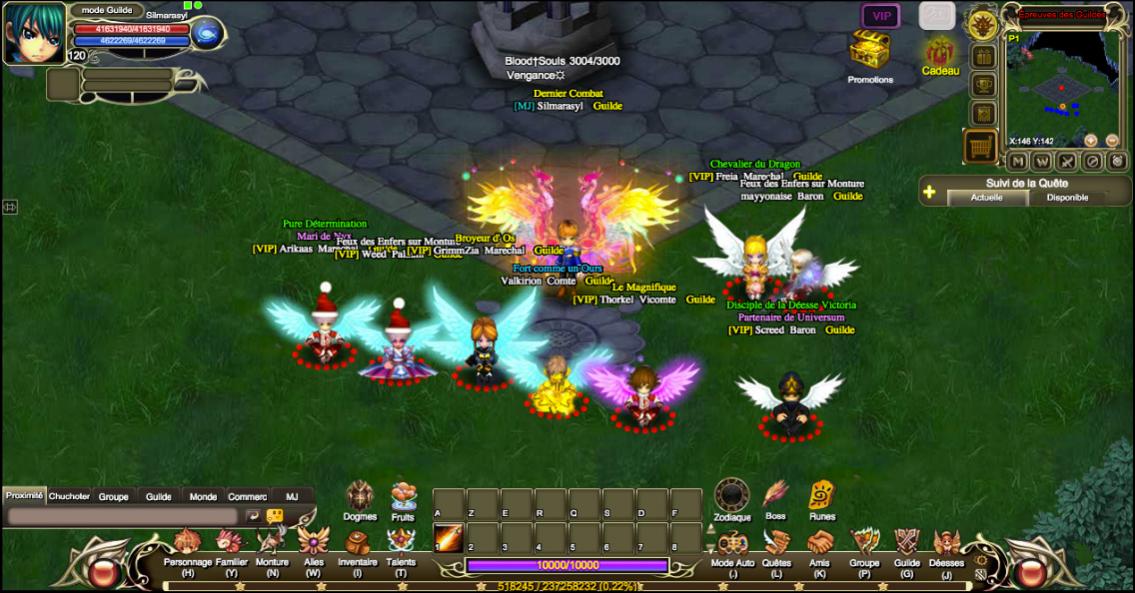
Task: Open the Promotions treasure chest
Action: 869,50
